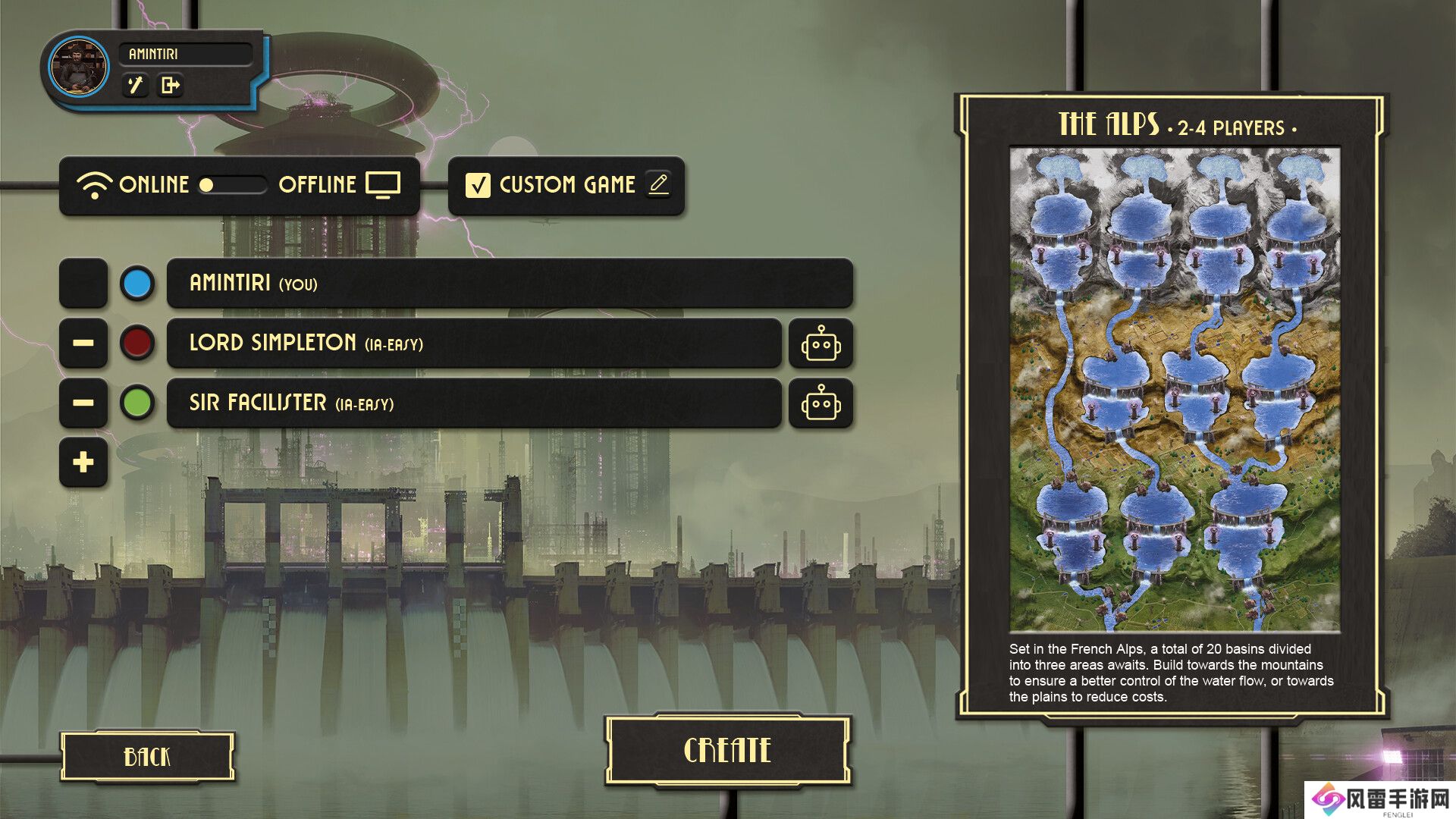Remove Sir Facilister from the lobby
The height and width of the screenshot is (819, 1456).
(83, 403)
